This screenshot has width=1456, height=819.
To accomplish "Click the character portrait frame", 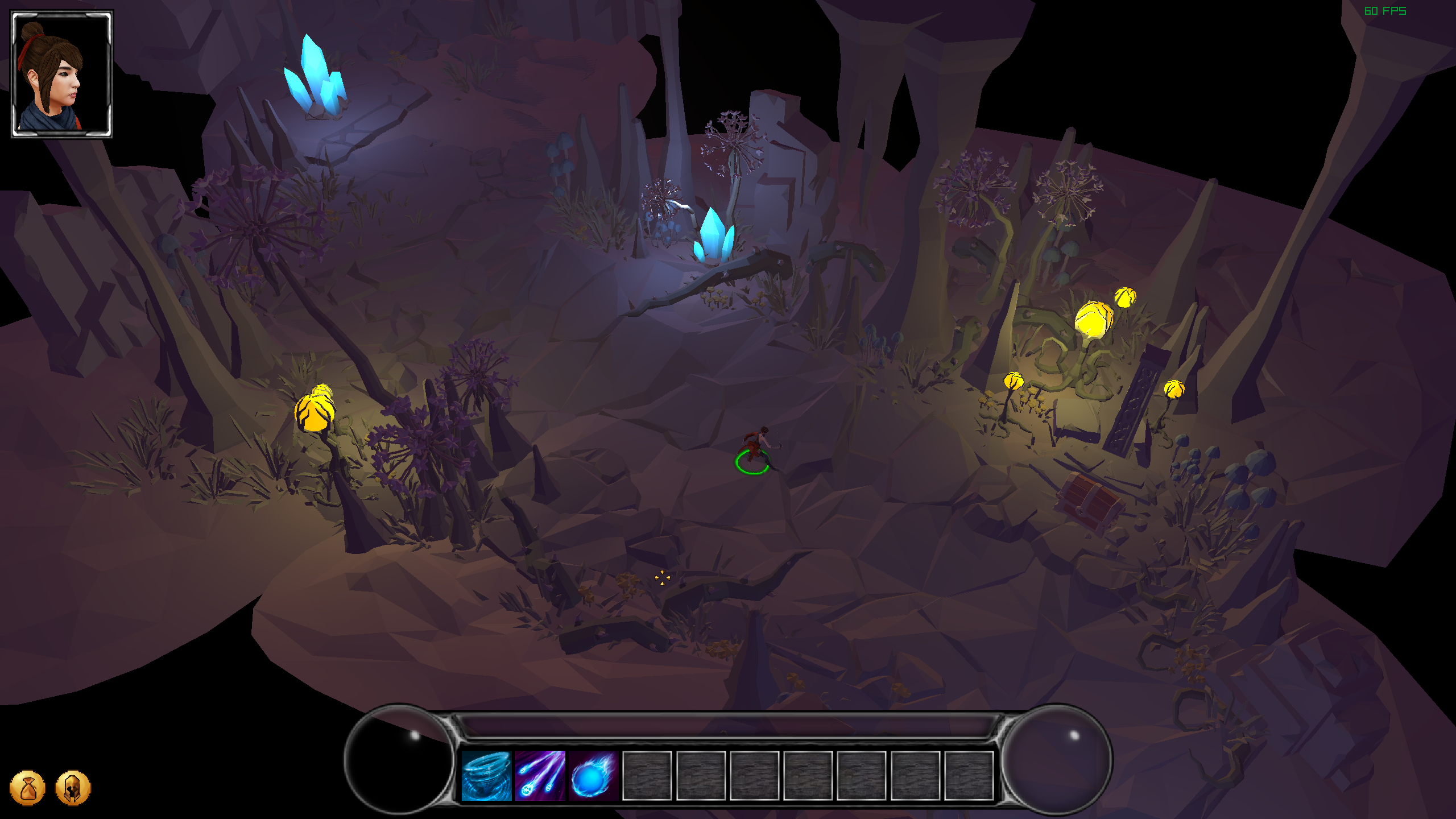I will click(x=62, y=74).
